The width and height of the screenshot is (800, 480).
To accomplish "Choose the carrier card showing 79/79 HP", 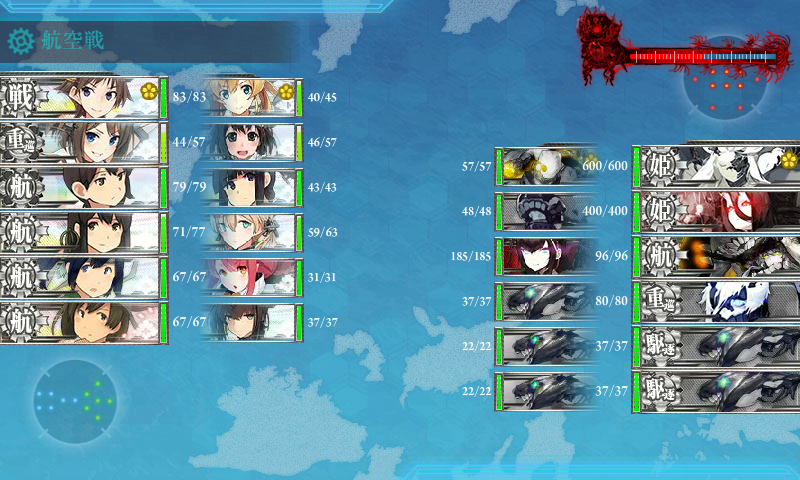I will coord(82,187).
